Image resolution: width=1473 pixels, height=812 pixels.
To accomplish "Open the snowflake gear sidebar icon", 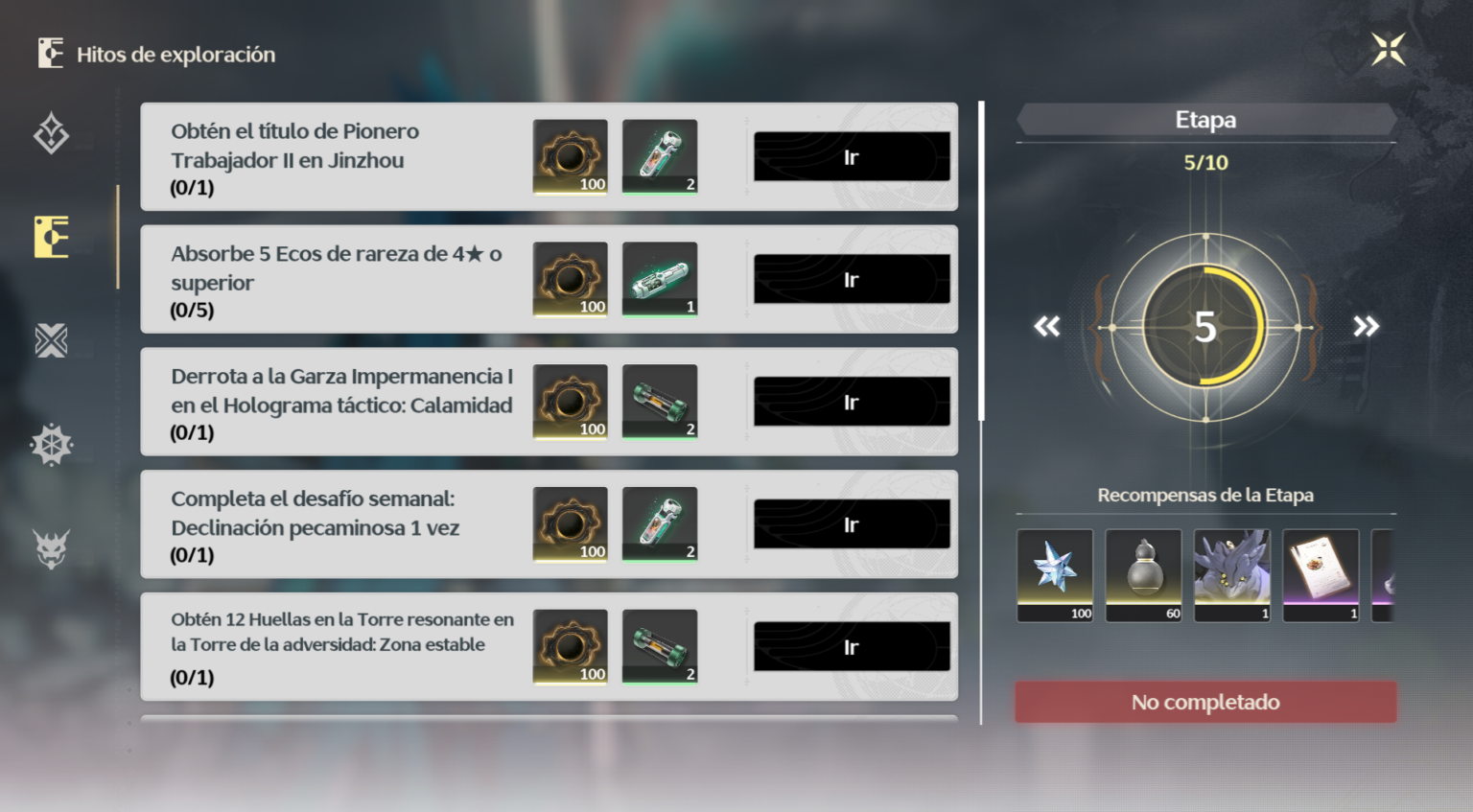I will 52,443.
